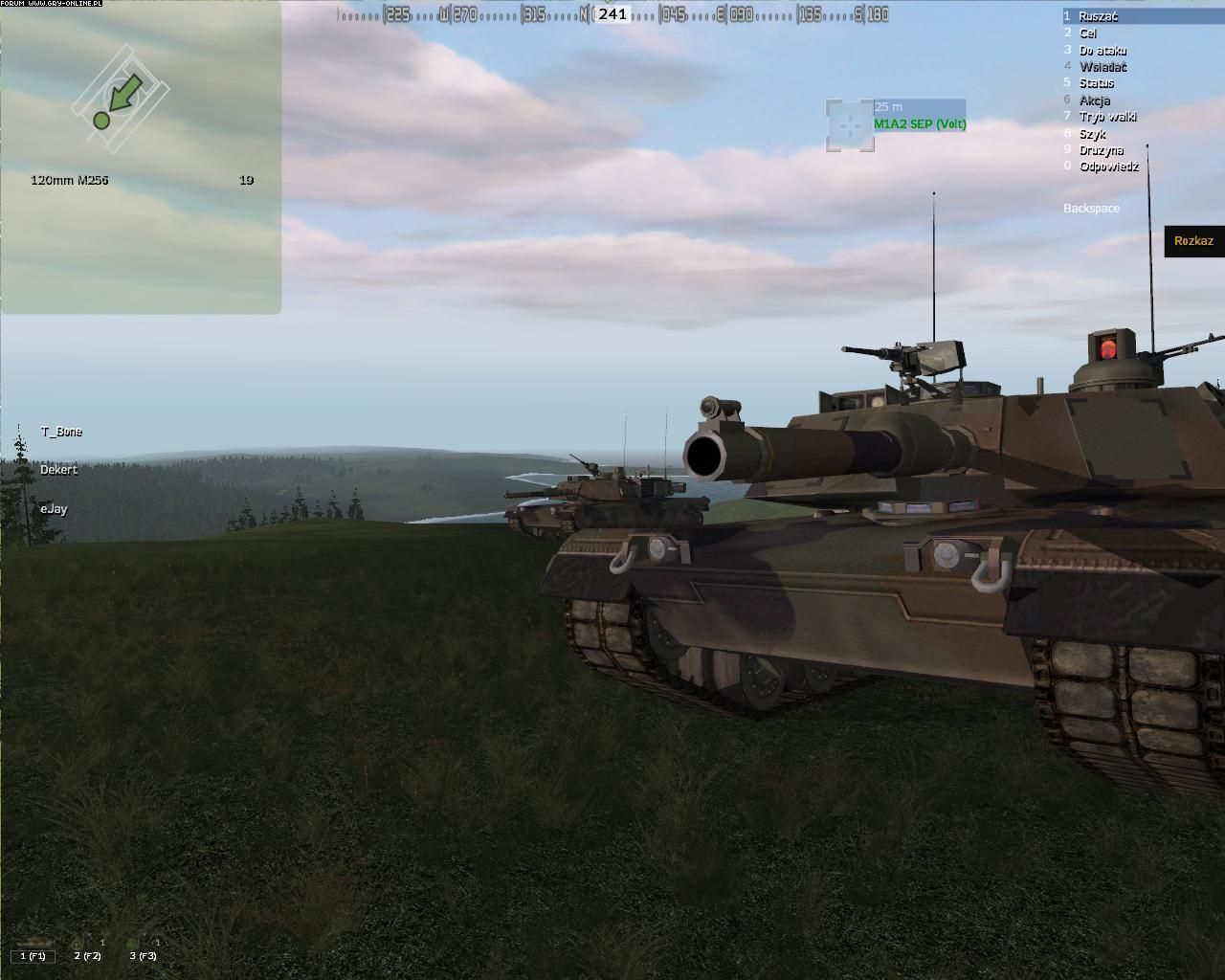Select Wsiadać from the command menu

1102,67
